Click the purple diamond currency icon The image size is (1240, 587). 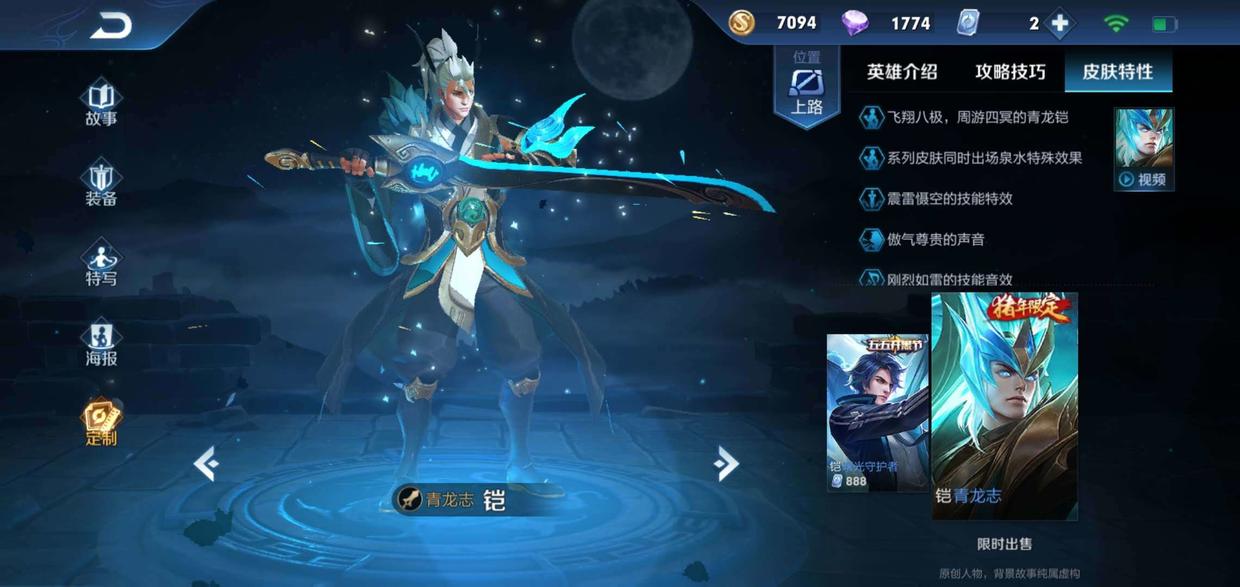point(854,23)
